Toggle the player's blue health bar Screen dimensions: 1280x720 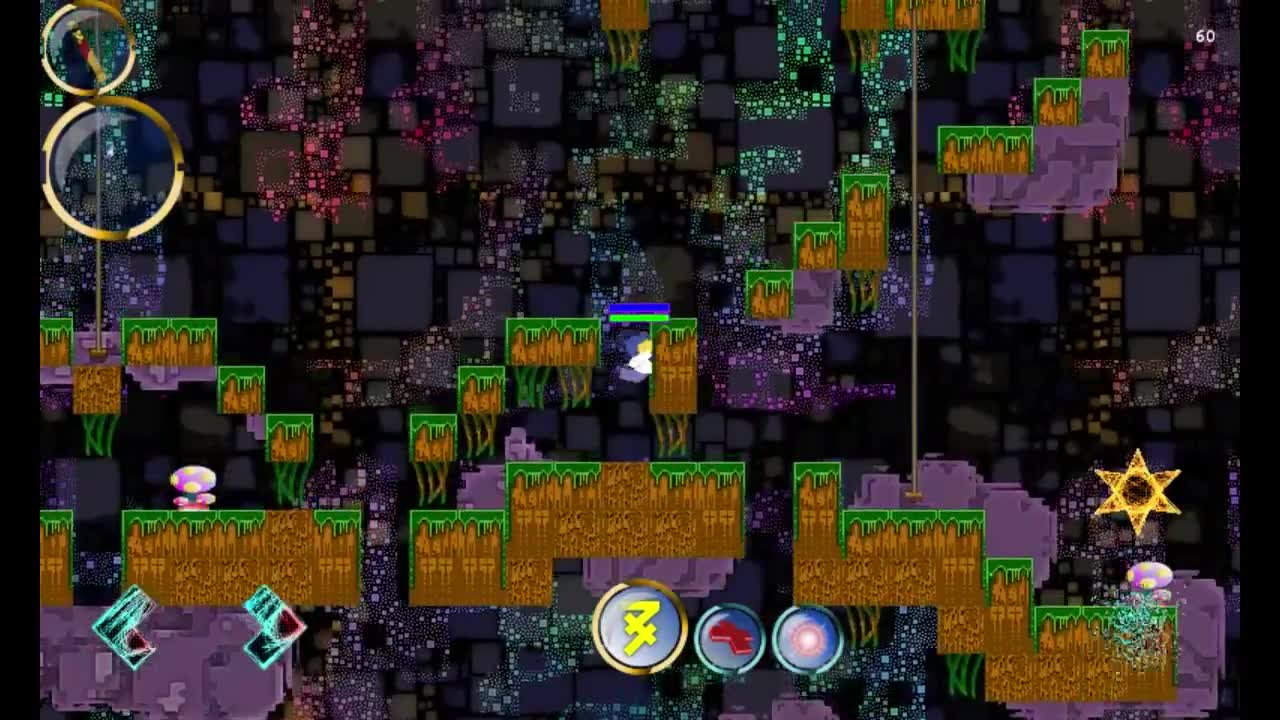pos(641,307)
